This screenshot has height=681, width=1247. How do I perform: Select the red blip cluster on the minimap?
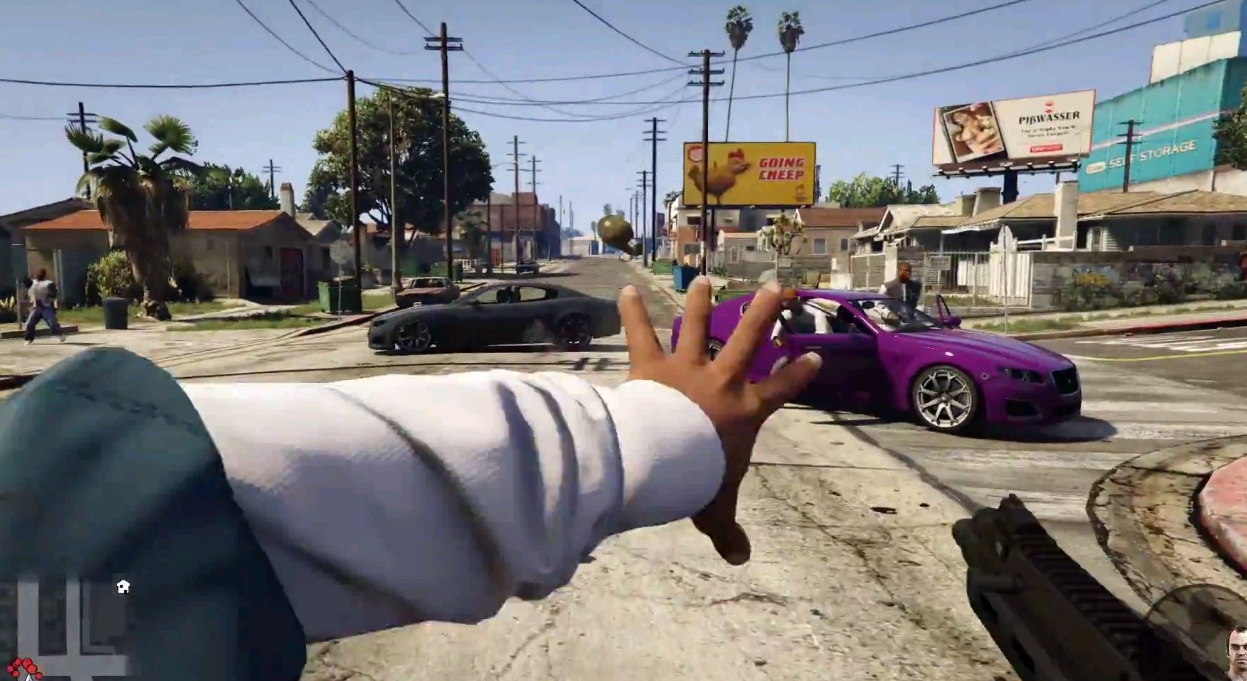23,668
